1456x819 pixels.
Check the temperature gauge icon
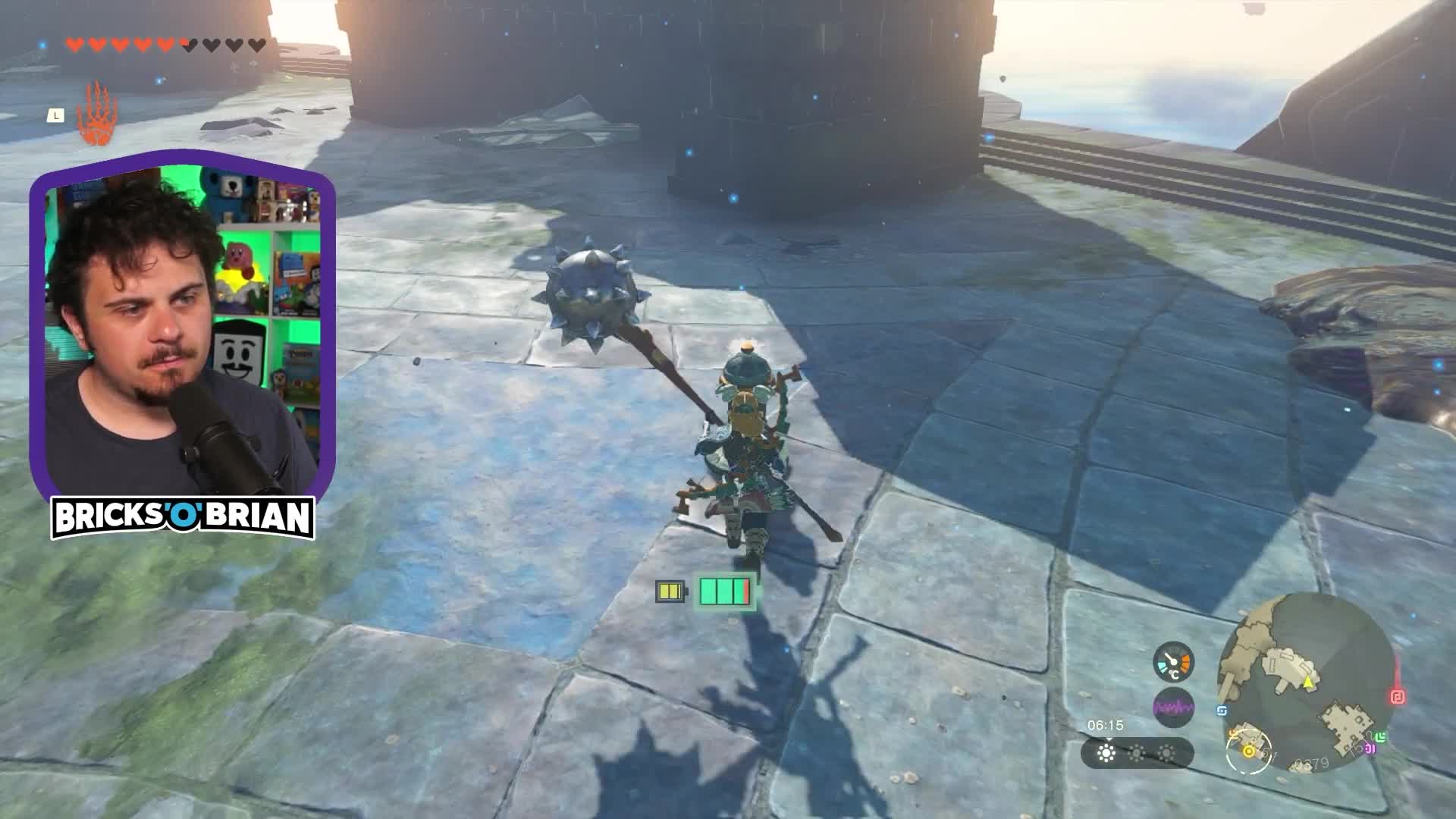(1173, 663)
